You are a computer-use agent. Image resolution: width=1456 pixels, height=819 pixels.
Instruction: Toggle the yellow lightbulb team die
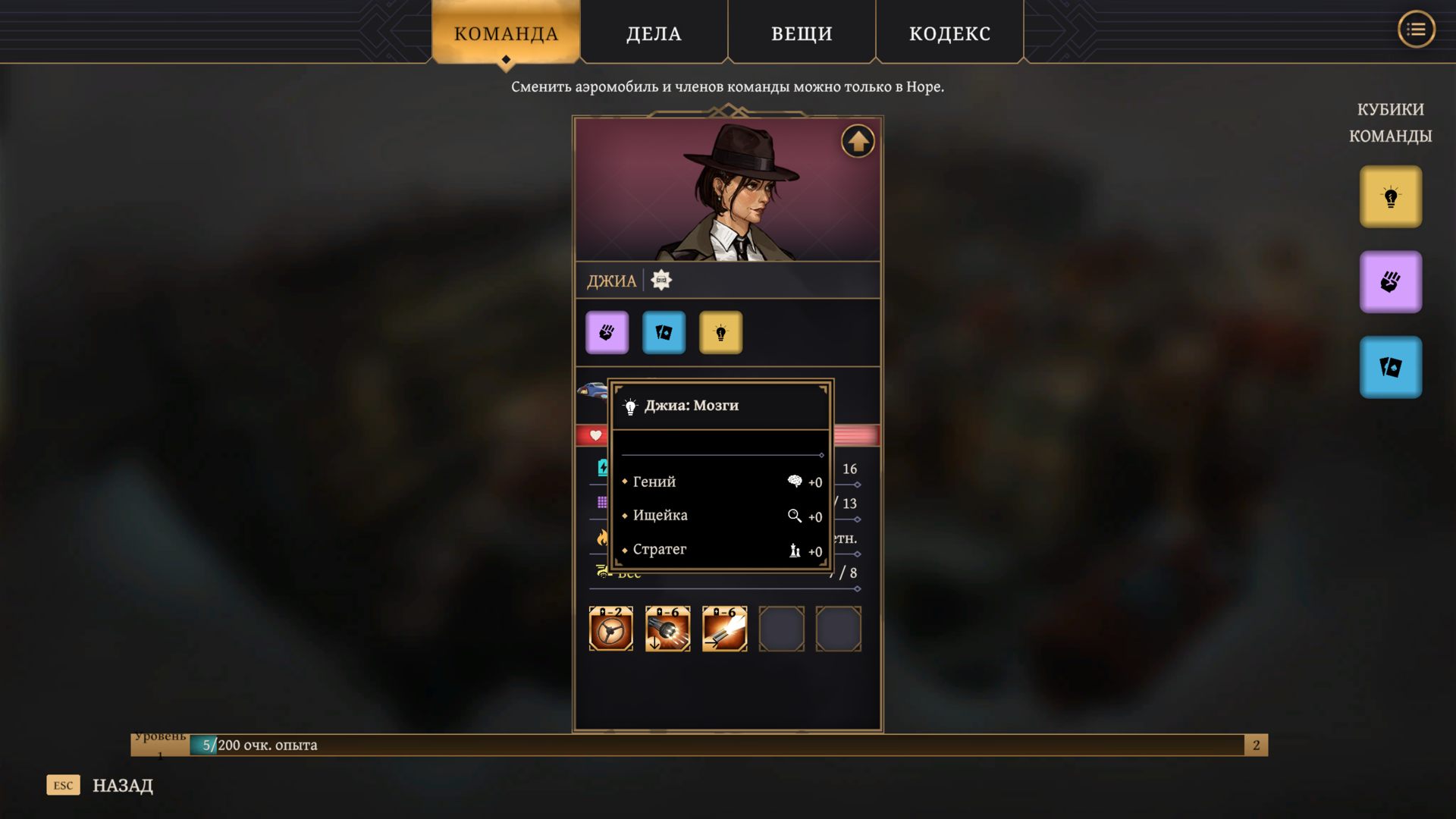click(1390, 196)
